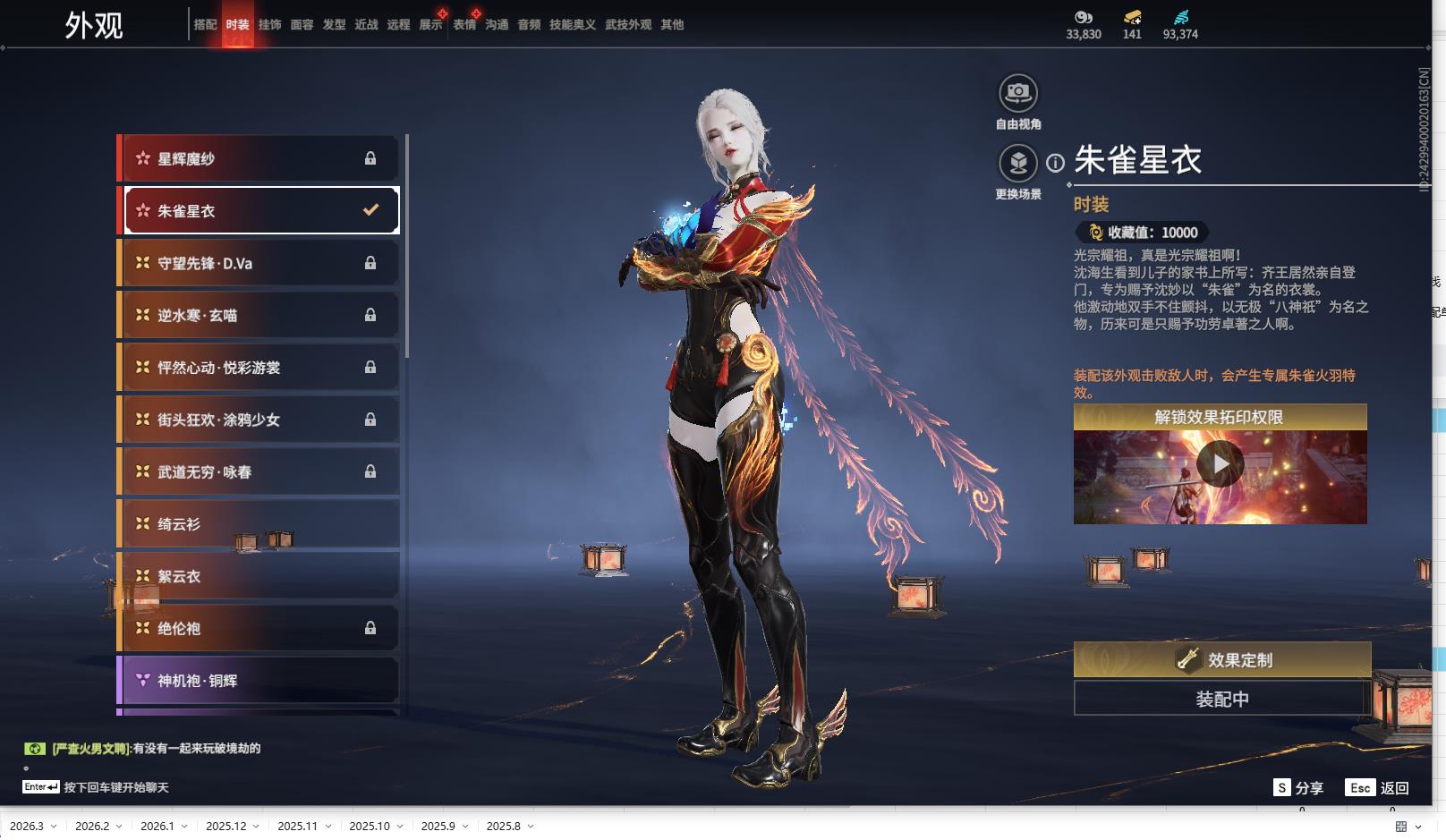Click the 更换场景 change scene icon
Viewport: 1446px width, 840px height.
point(1017,164)
